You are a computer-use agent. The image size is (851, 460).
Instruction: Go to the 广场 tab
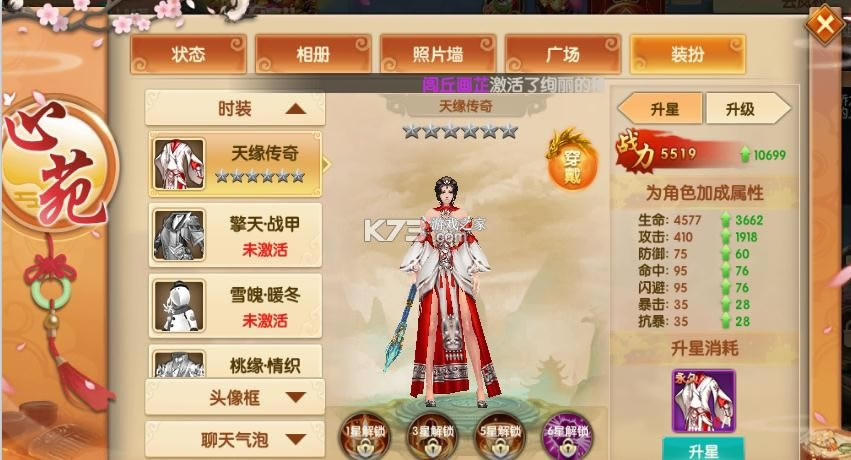tap(562, 54)
